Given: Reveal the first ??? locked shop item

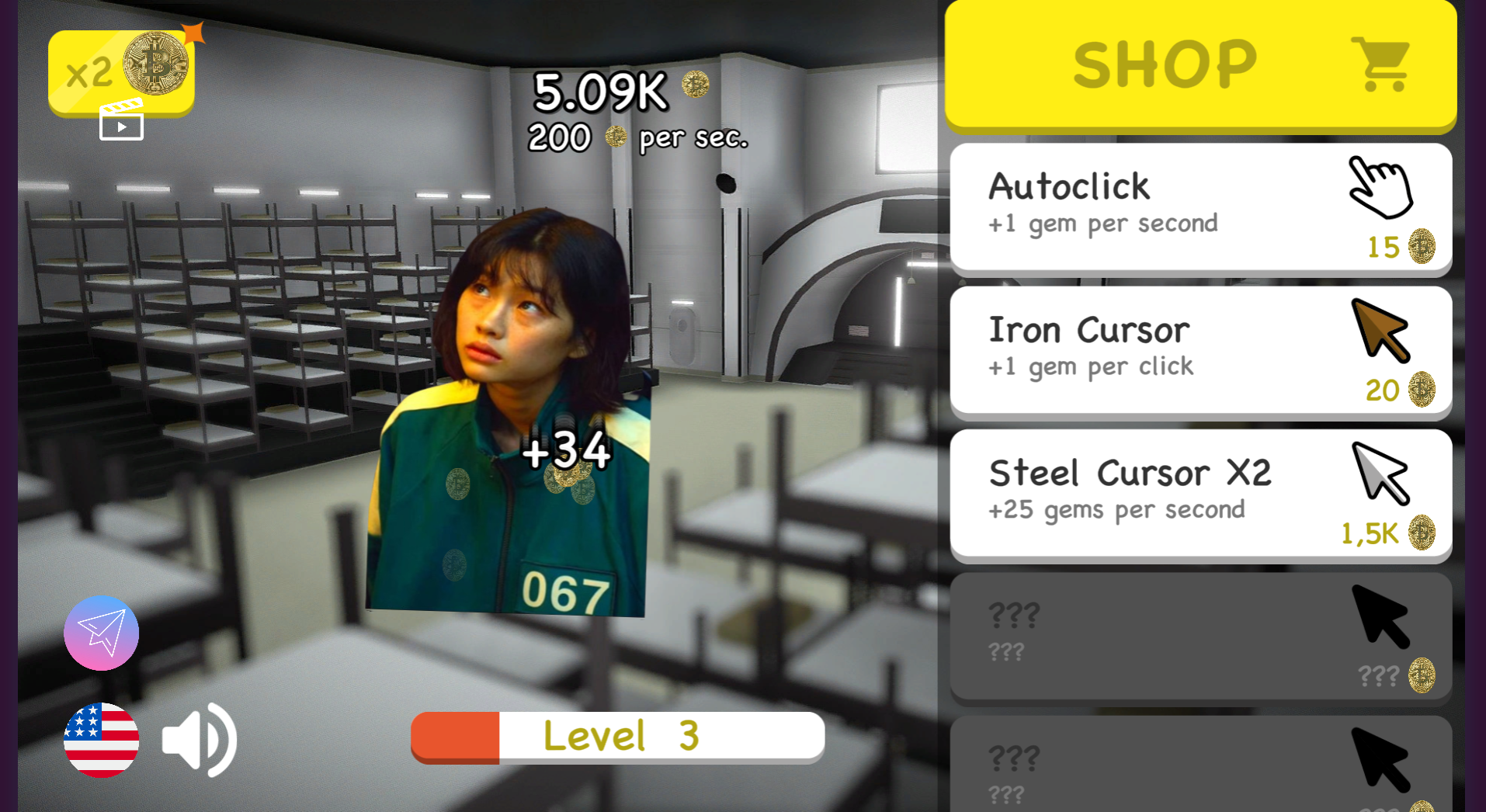Looking at the screenshot, I should point(1200,637).
